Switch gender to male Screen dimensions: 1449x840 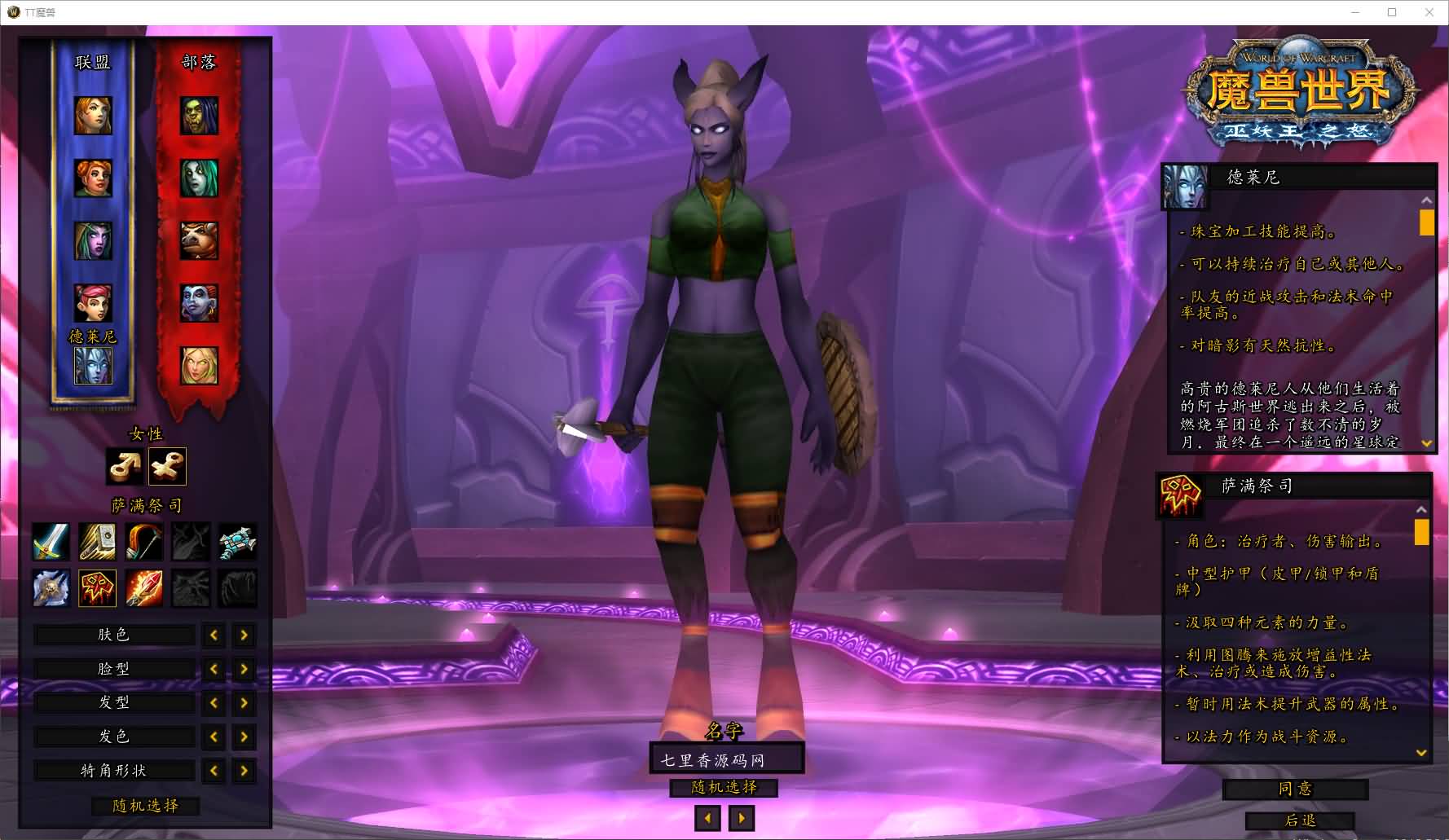tap(125, 467)
